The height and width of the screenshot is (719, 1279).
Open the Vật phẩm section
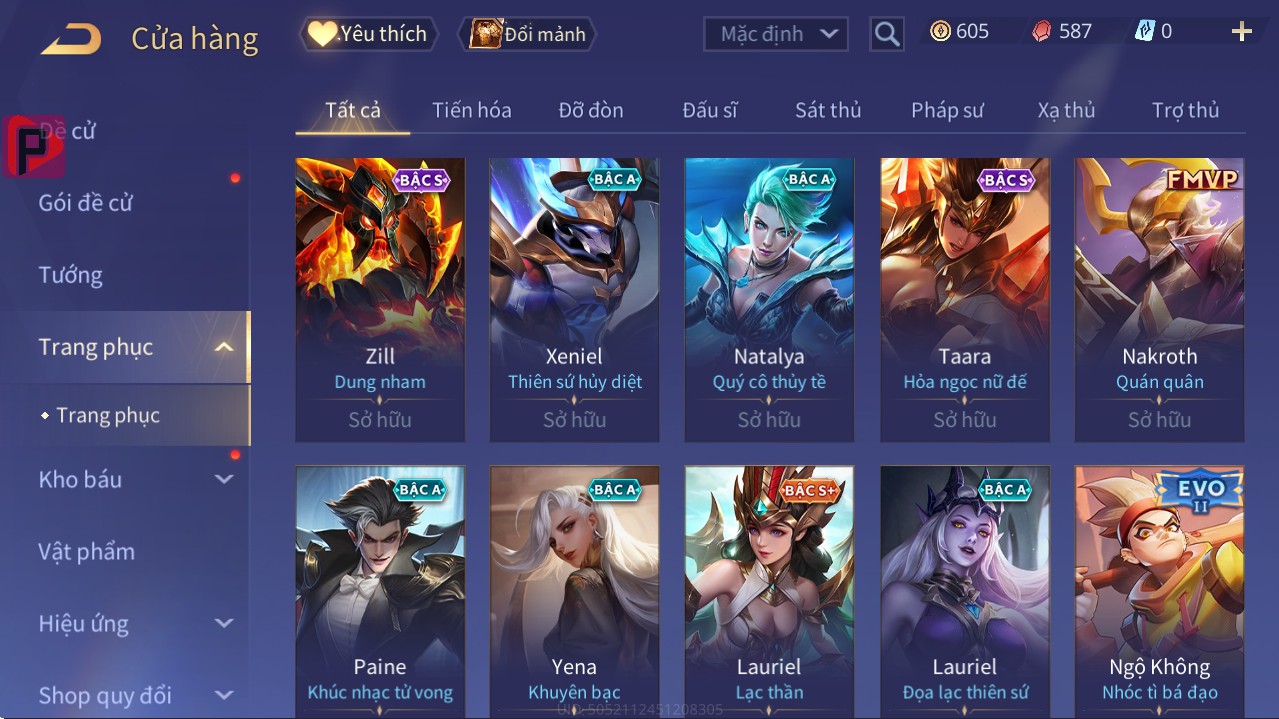coord(87,551)
